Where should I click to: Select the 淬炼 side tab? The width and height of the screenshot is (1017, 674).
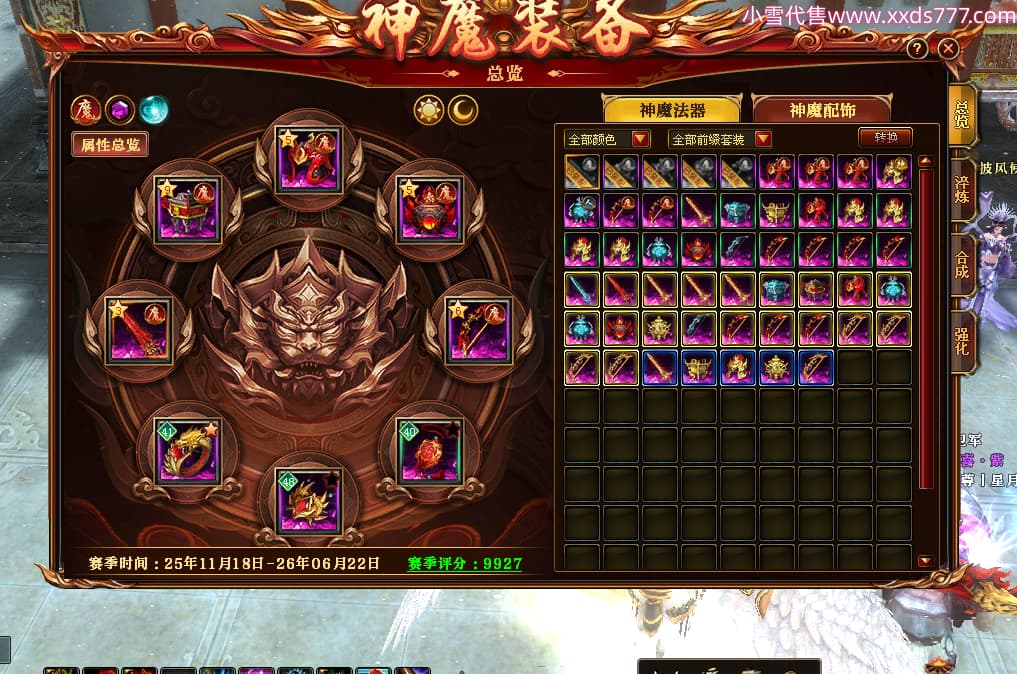962,190
